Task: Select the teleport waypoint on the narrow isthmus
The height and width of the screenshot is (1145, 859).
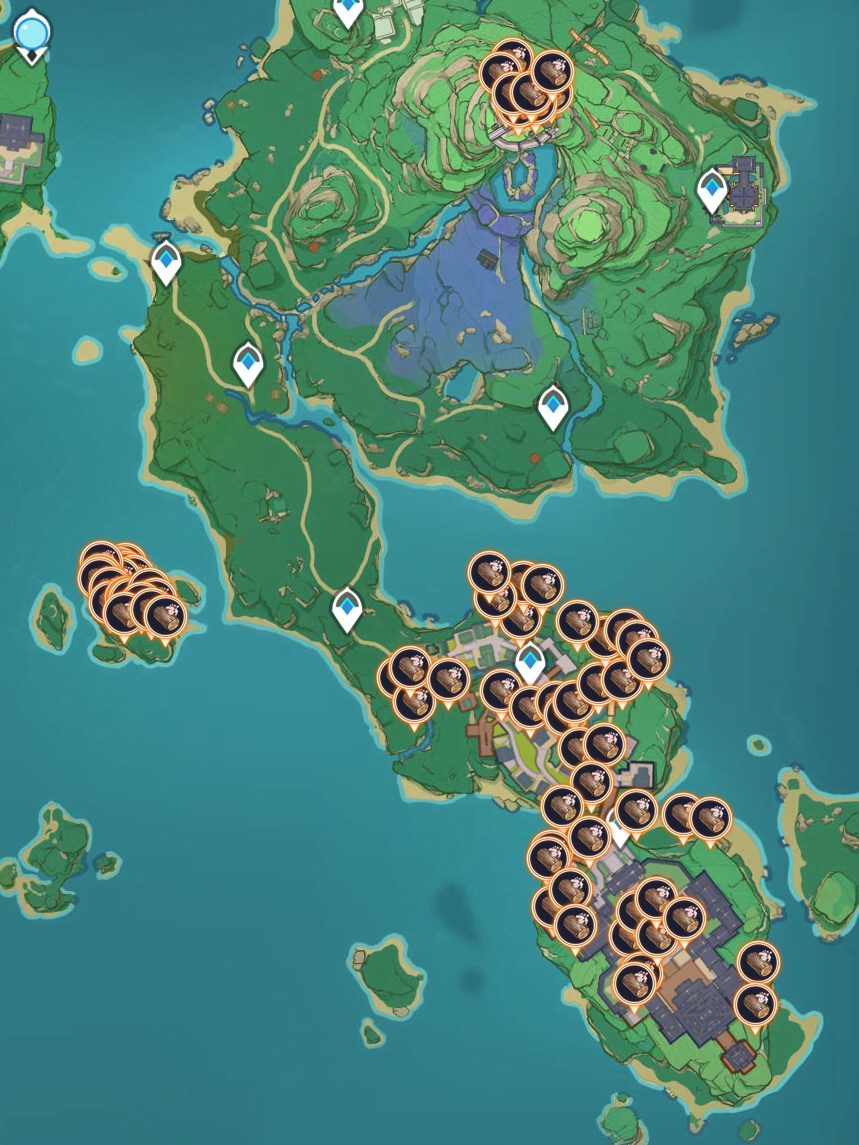Action: 347,609
